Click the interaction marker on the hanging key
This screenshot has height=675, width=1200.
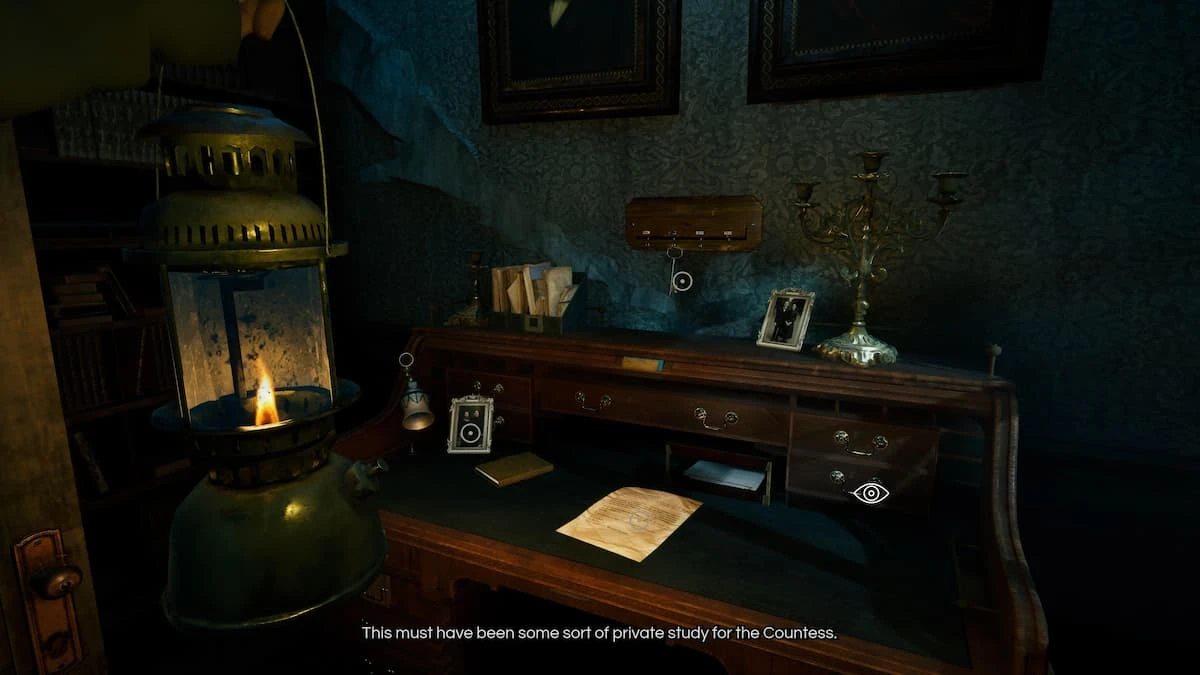682,282
